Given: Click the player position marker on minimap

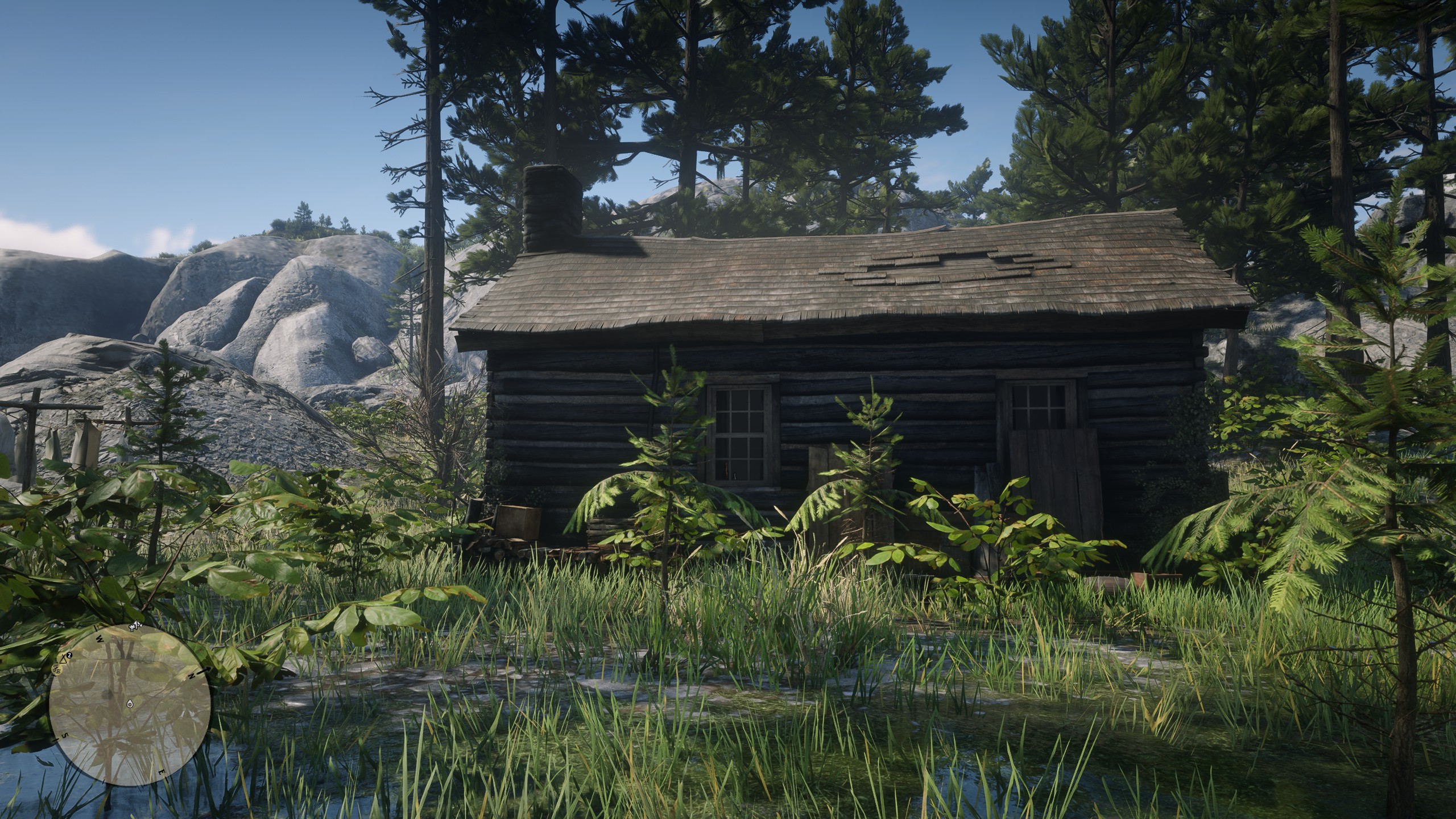Looking at the screenshot, I should click(x=130, y=705).
